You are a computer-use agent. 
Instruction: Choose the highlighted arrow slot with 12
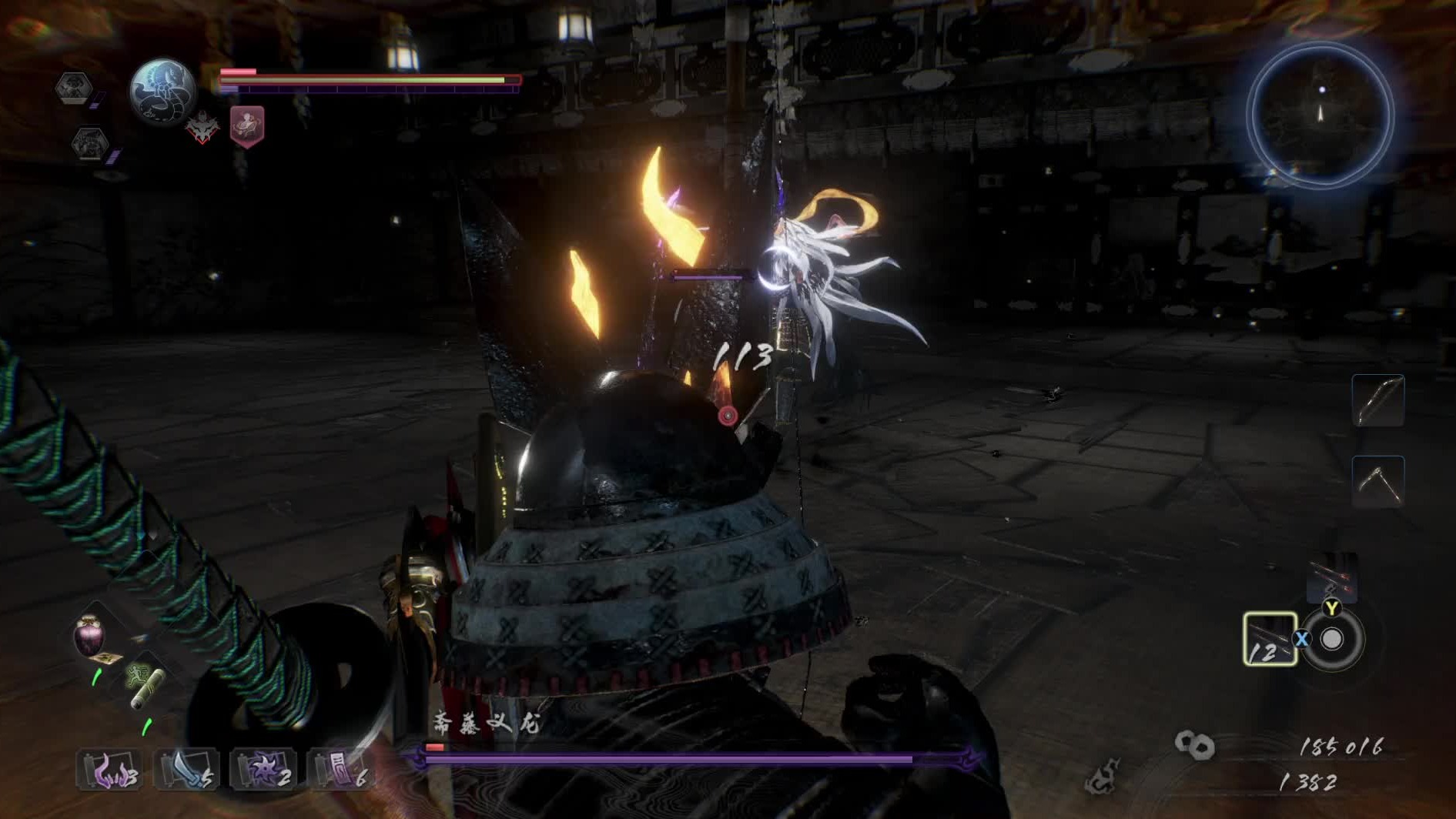(1270, 639)
